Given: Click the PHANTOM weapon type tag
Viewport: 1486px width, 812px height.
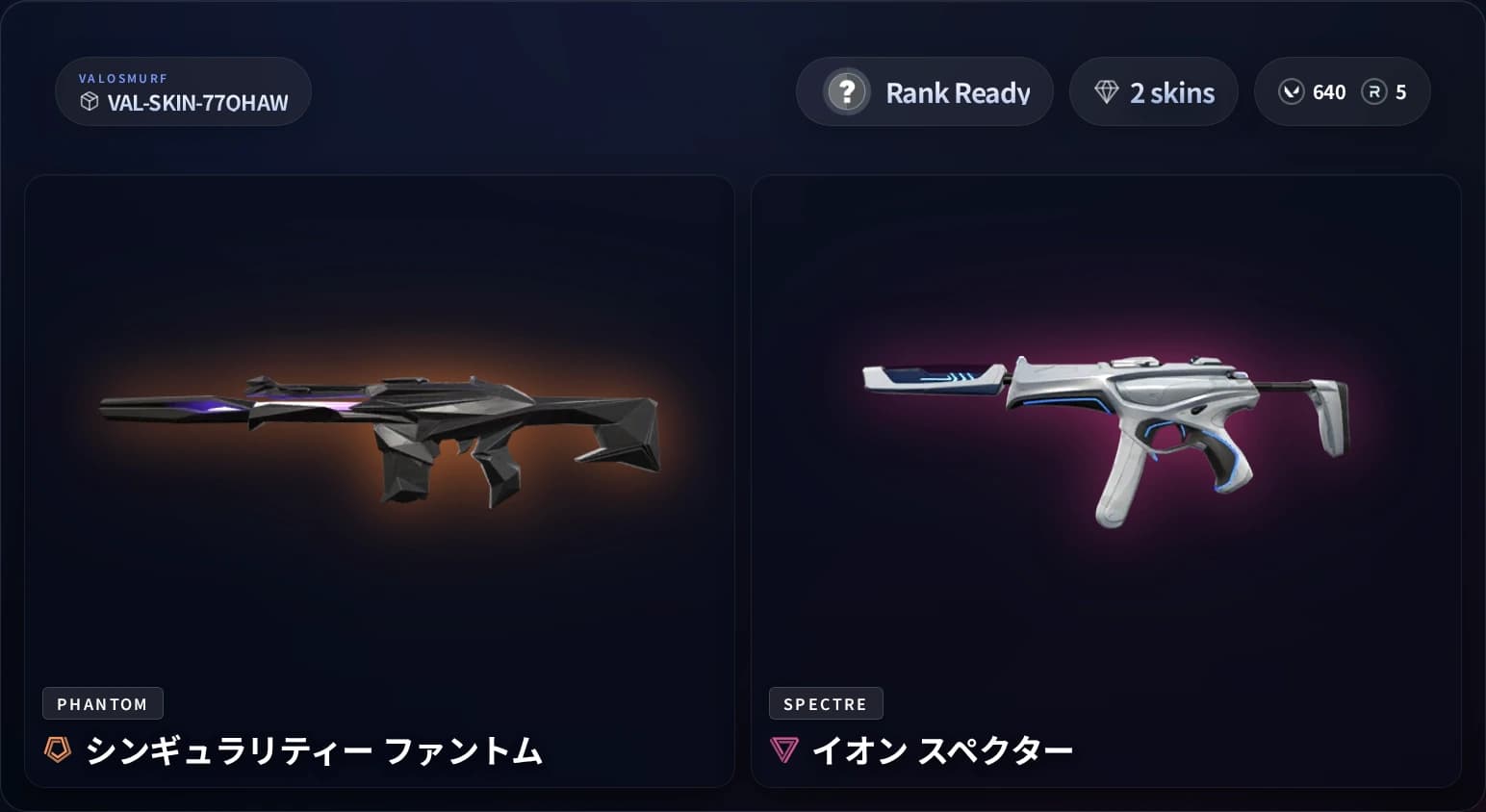Looking at the screenshot, I should pos(103,703).
